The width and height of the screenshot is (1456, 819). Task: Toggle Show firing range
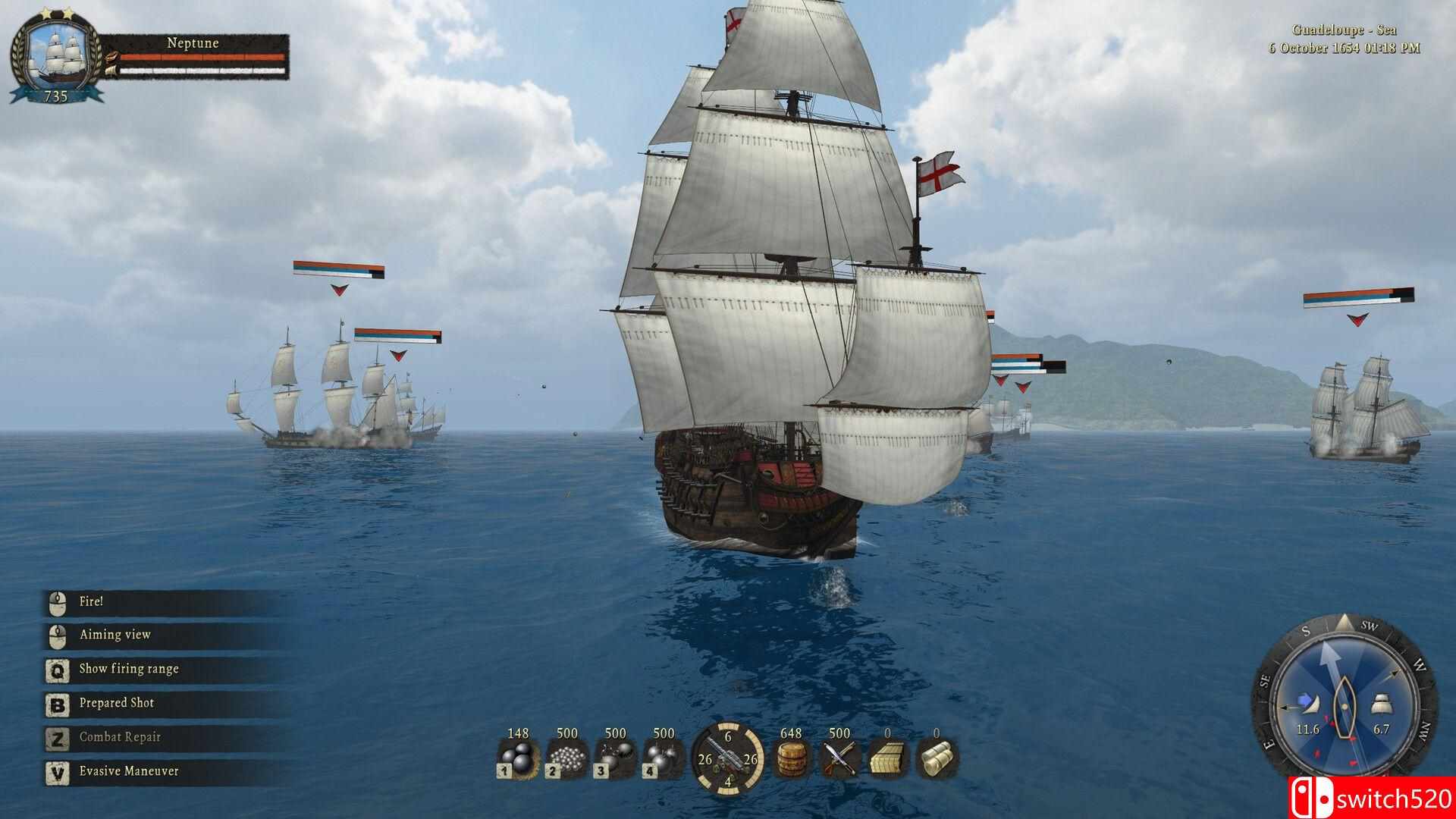pyautogui.click(x=127, y=668)
